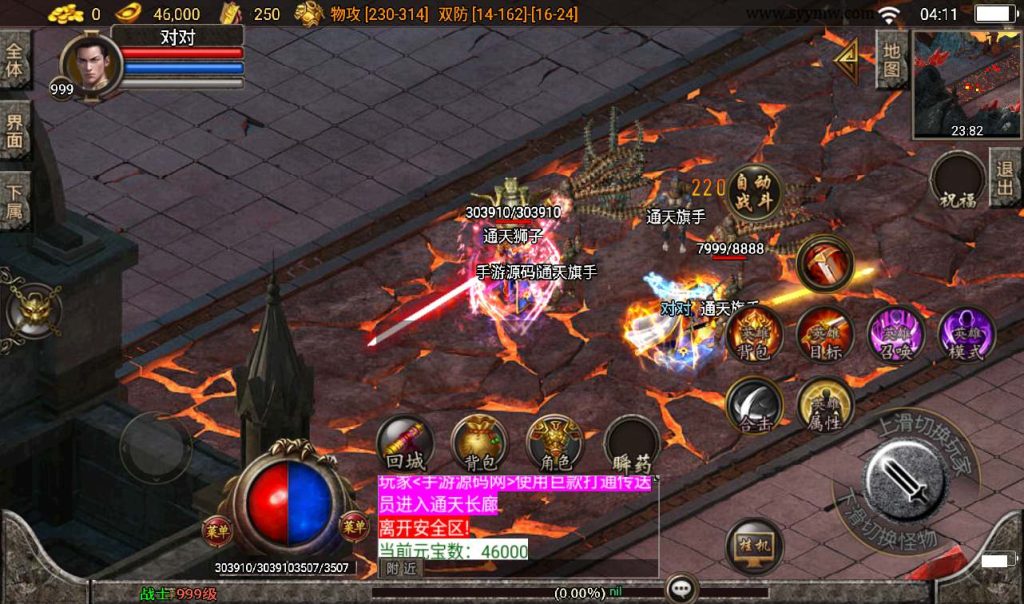Use the 合击 combined attack skill
Image resolution: width=1024 pixels, height=604 pixels.
pos(754,405)
